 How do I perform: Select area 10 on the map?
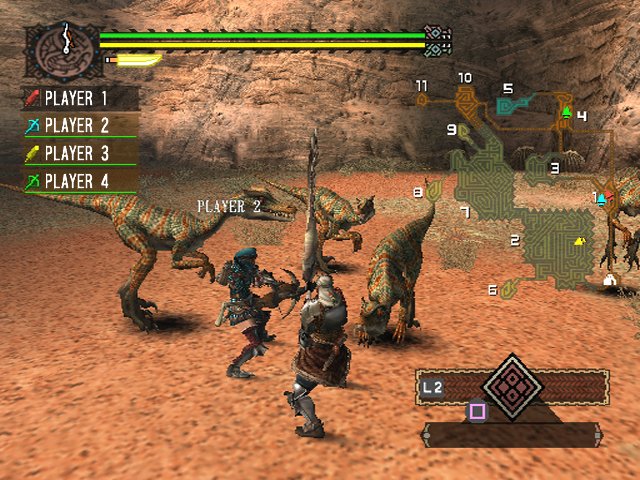(x=465, y=78)
